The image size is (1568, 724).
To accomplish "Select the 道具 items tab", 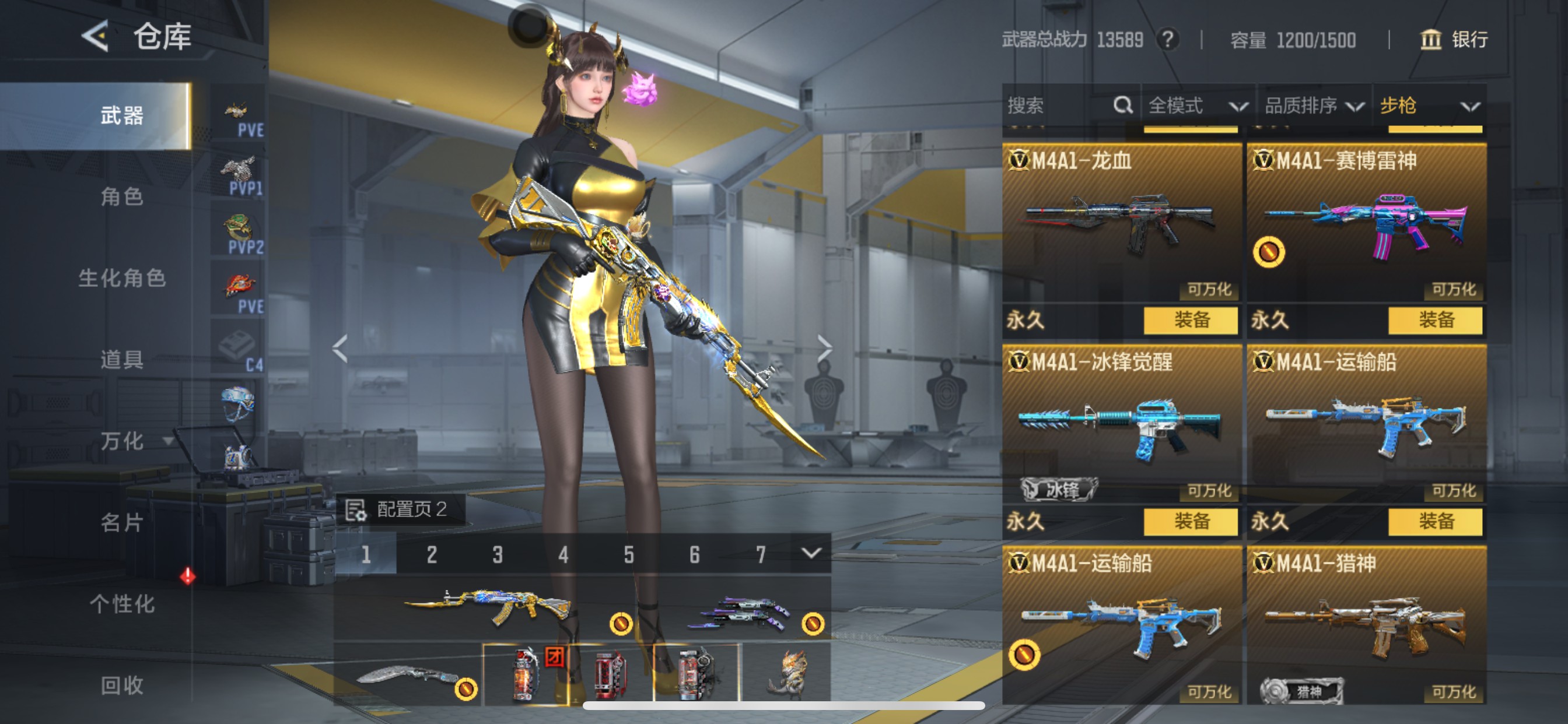I will (x=122, y=360).
